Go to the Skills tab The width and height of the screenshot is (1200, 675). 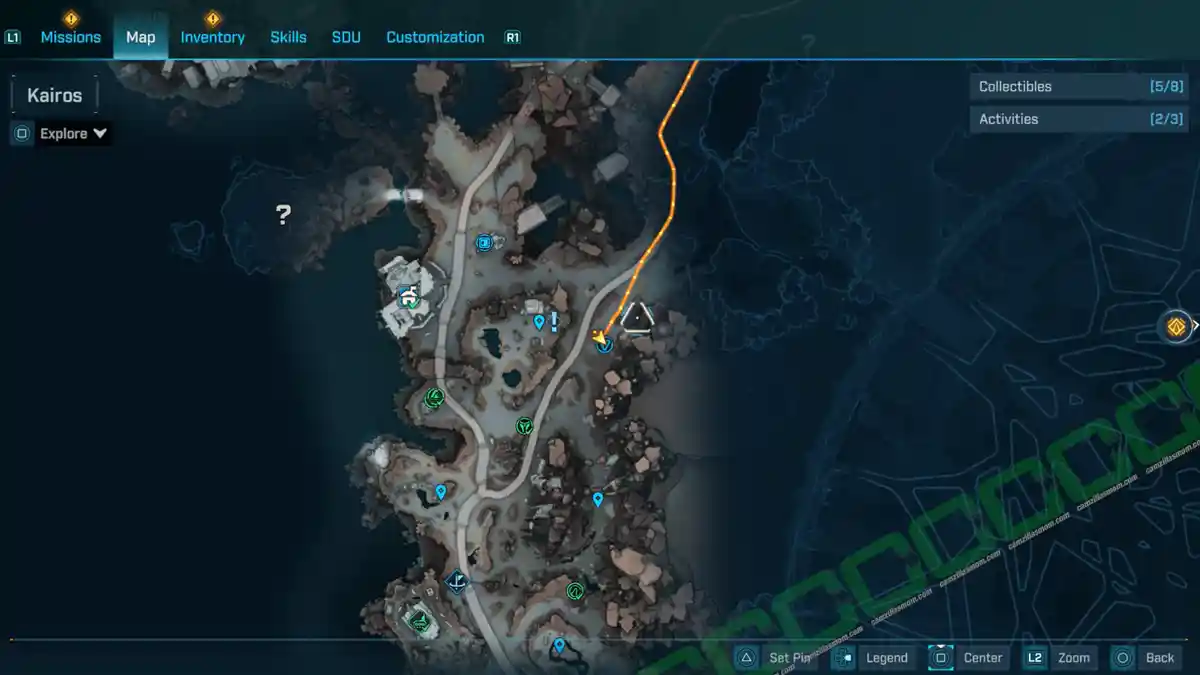tap(288, 37)
